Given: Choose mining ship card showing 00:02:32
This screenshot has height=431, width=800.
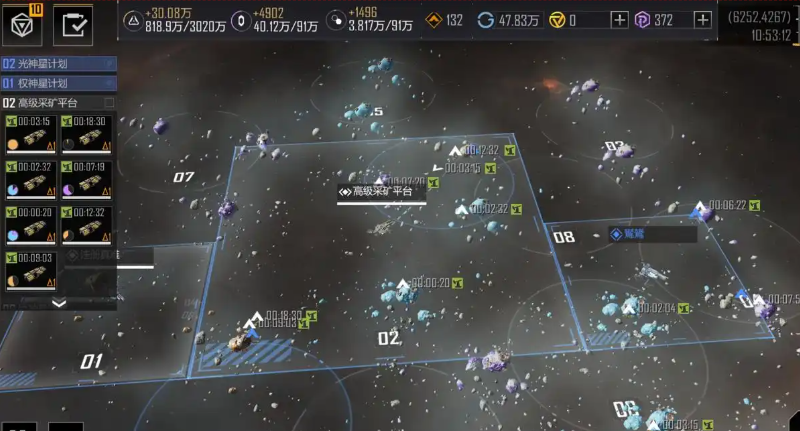Looking at the screenshot, I should click(30, 181).
